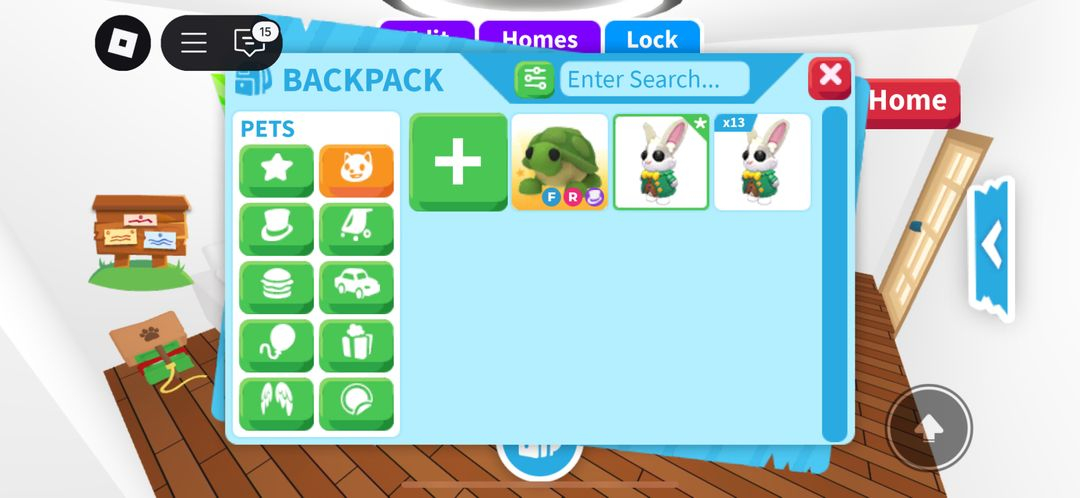Select the orange Pets category tab
The width and height of the screenshot is (1080, 498).
coord(356,170)
